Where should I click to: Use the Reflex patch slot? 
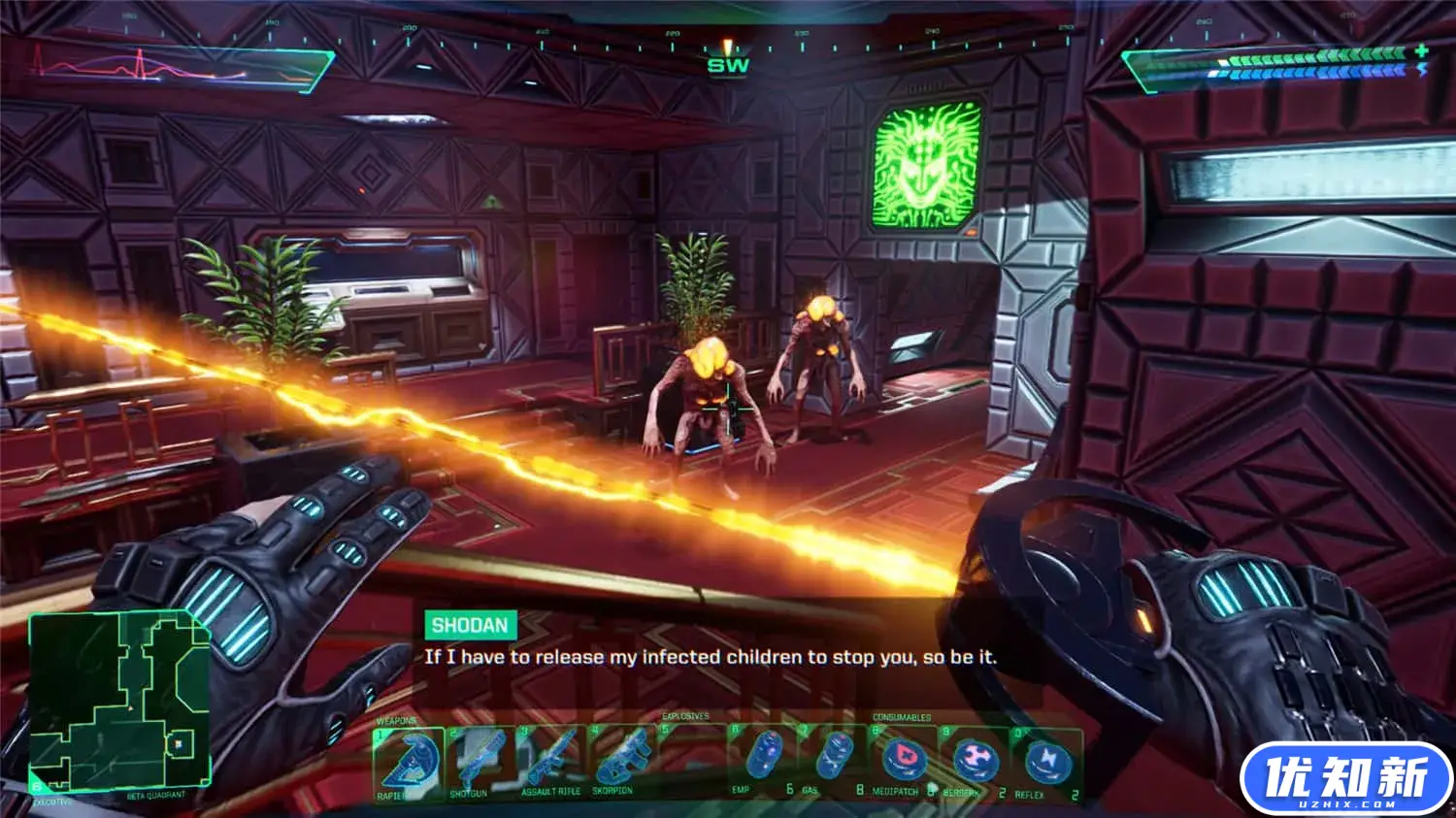(x=1046, y=762)
